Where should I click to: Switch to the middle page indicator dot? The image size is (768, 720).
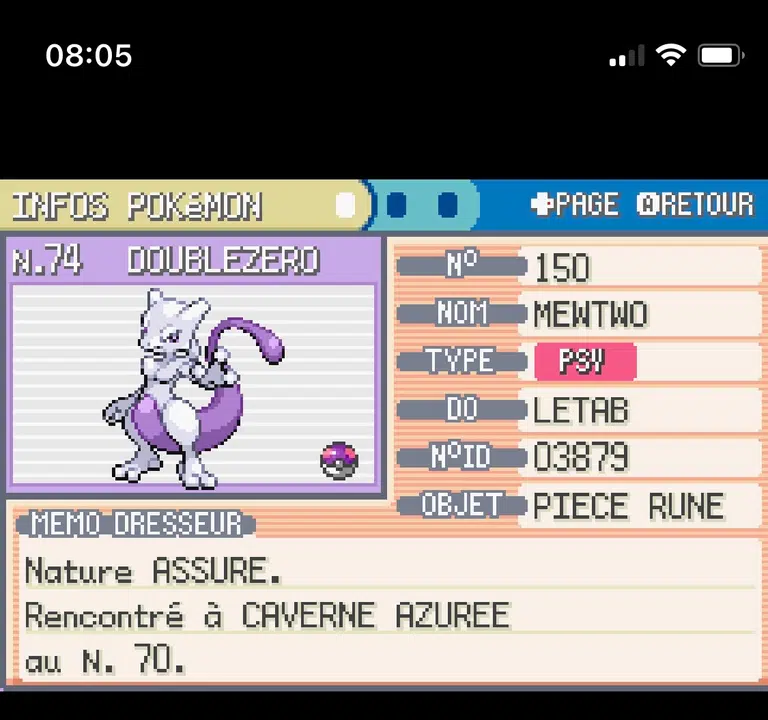click(397, 206)
